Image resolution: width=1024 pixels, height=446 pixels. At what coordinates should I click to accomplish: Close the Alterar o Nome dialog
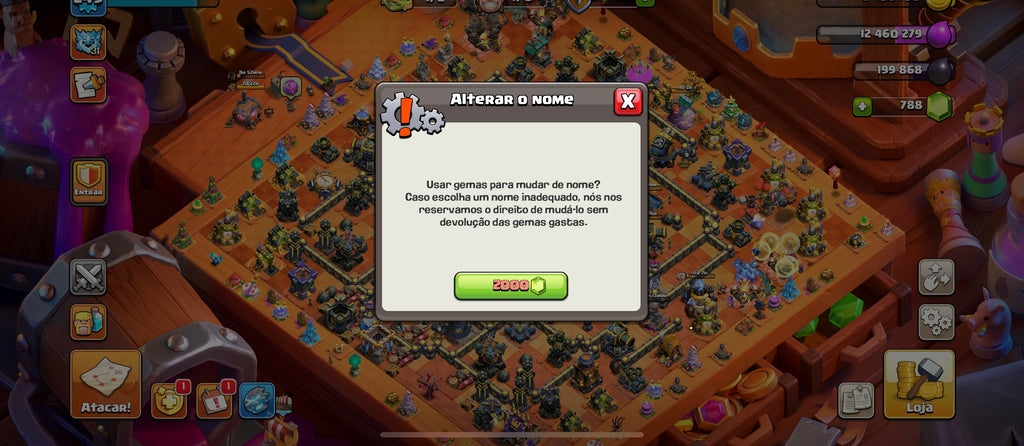pos(627,100)
